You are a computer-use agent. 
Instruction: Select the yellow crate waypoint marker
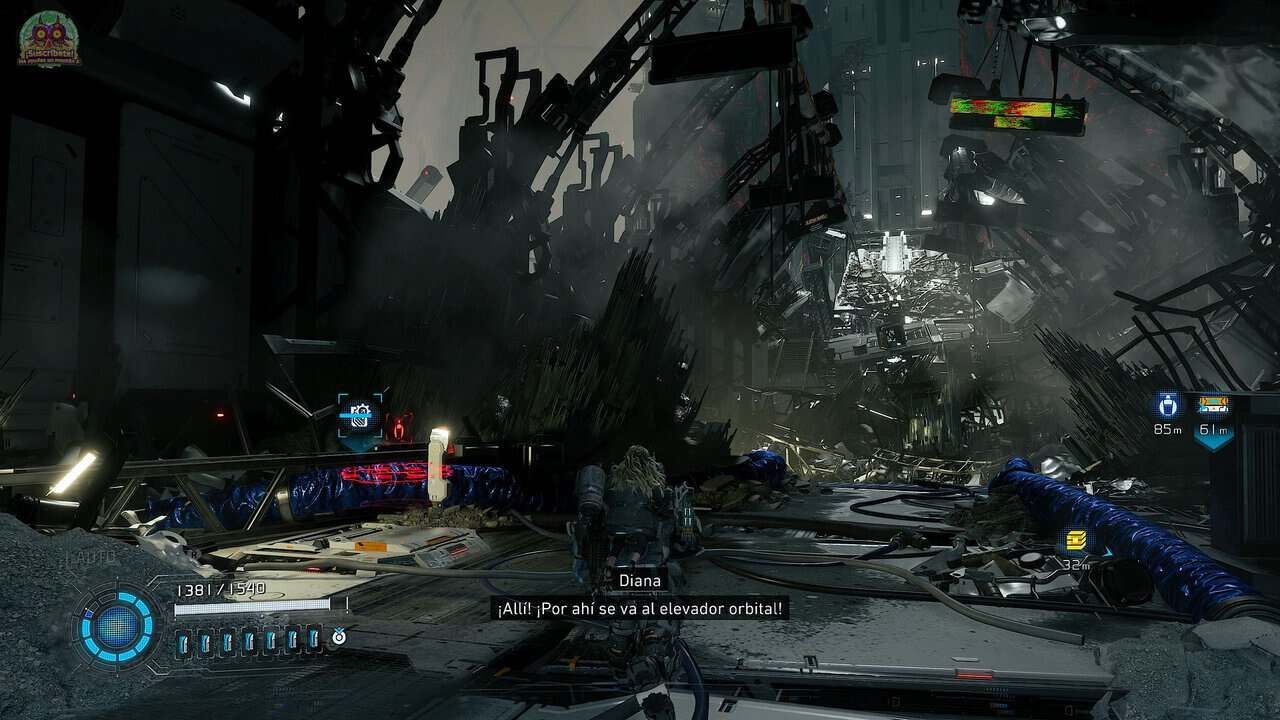[x=1076, y=541]
